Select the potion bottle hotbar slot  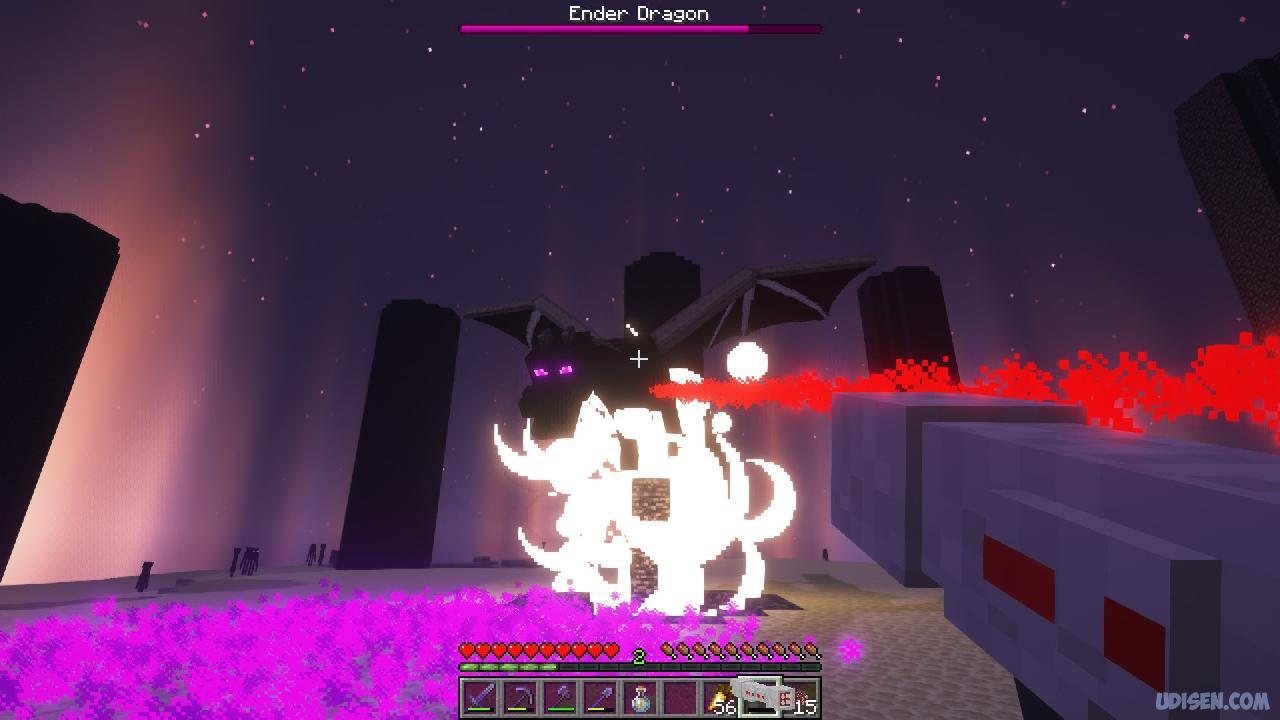[x=639, y=697]
